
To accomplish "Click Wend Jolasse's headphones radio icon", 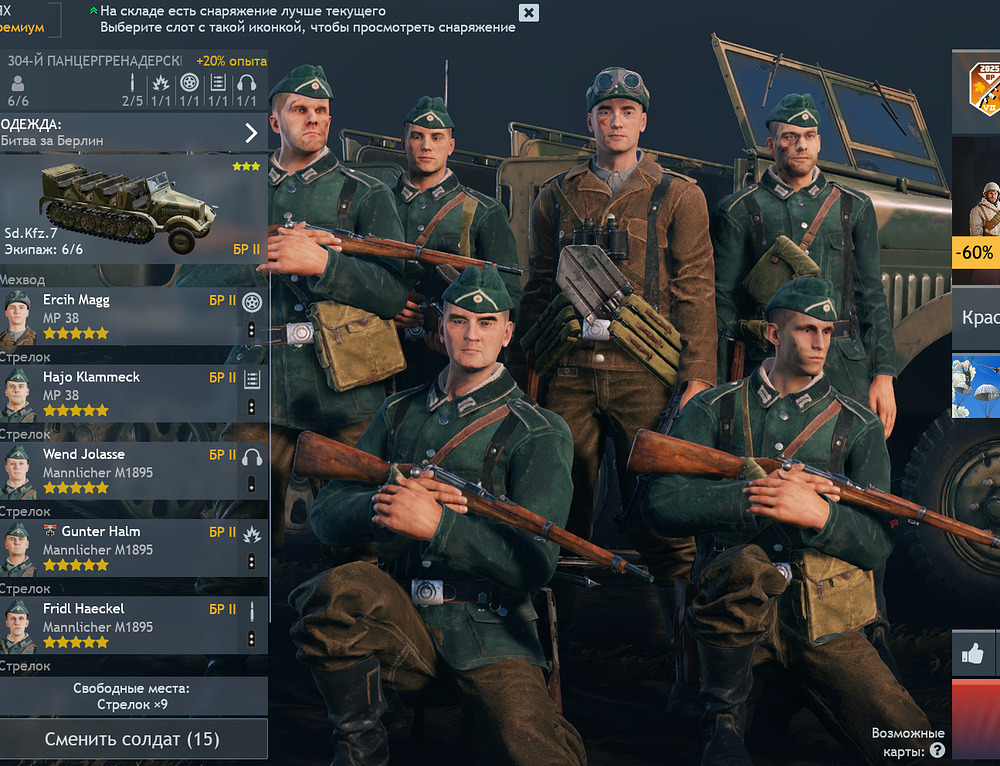I will (252, 456).
